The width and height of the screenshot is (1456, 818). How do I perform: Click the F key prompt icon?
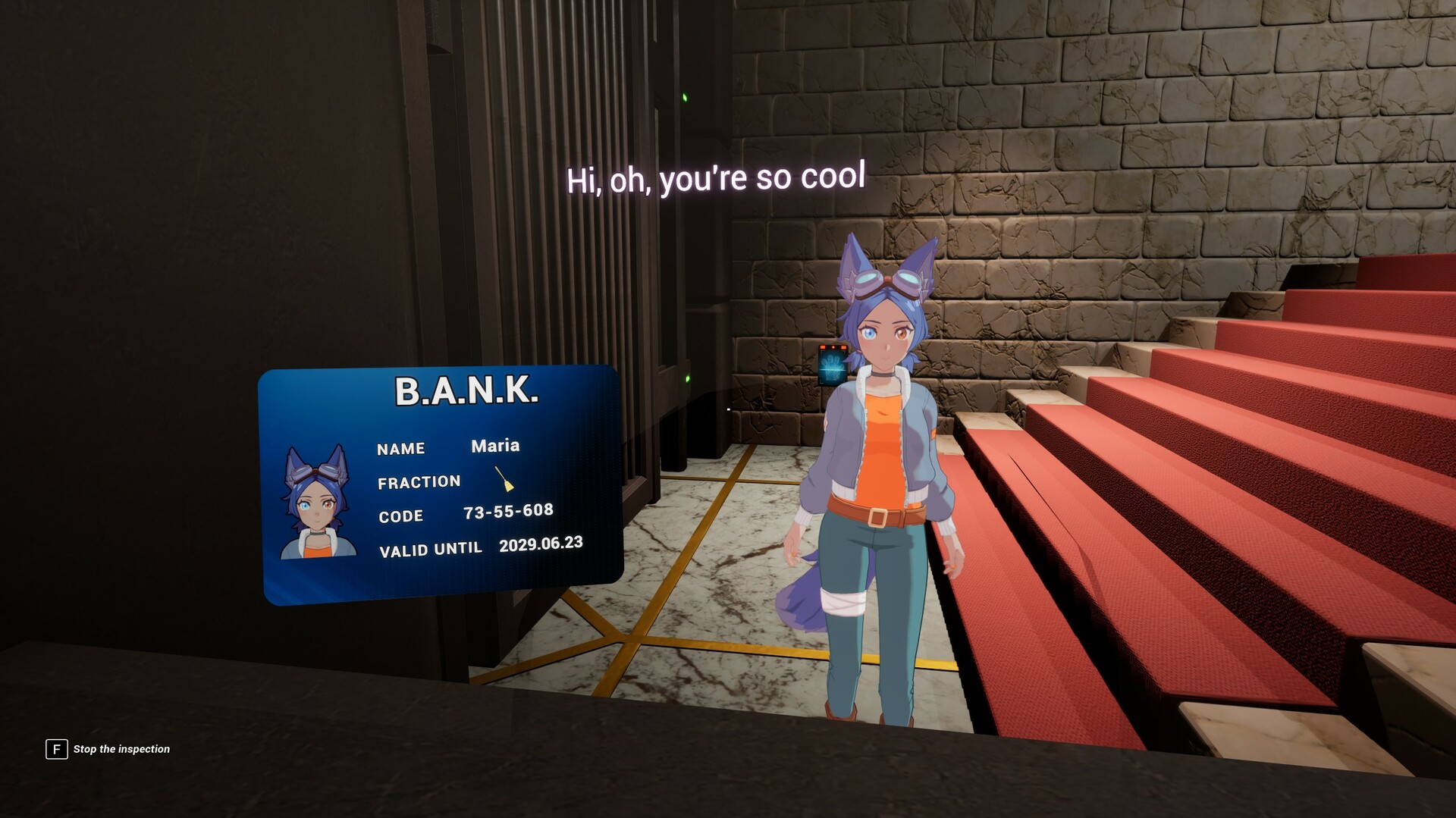click(x=55, y=749)
